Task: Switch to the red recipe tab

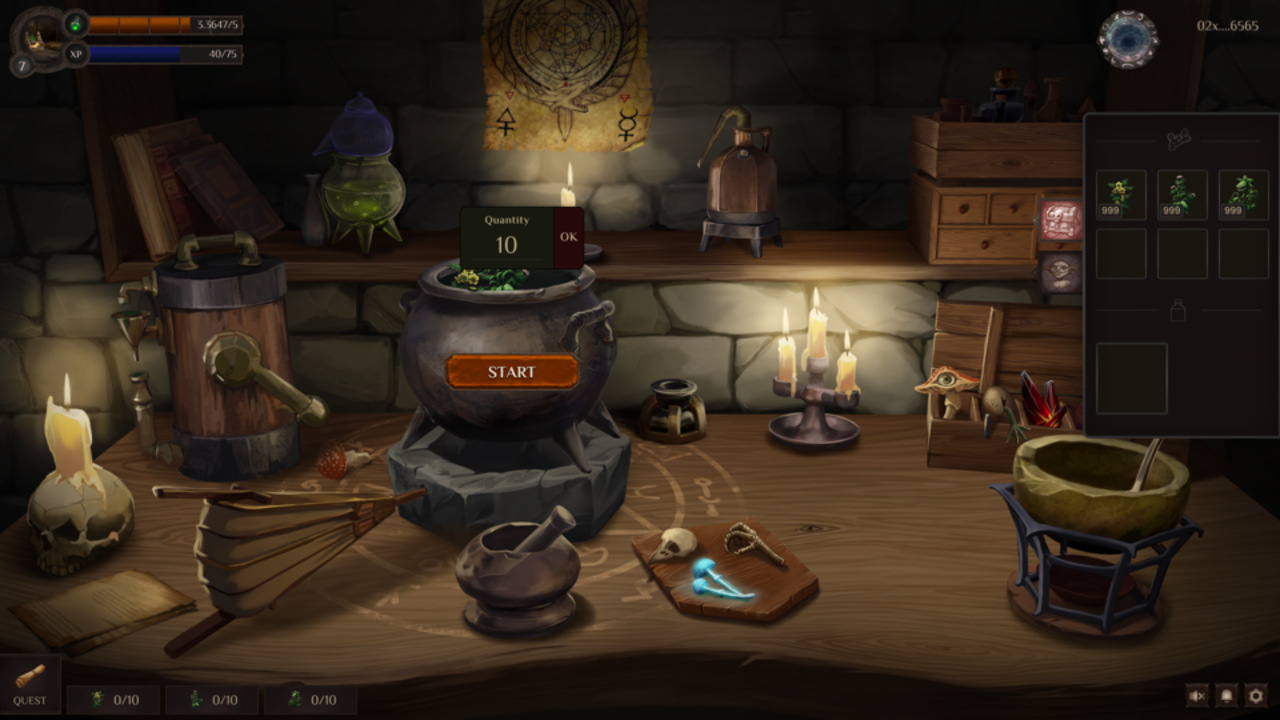Action: pyautogui.click(x=1060, y=220)
